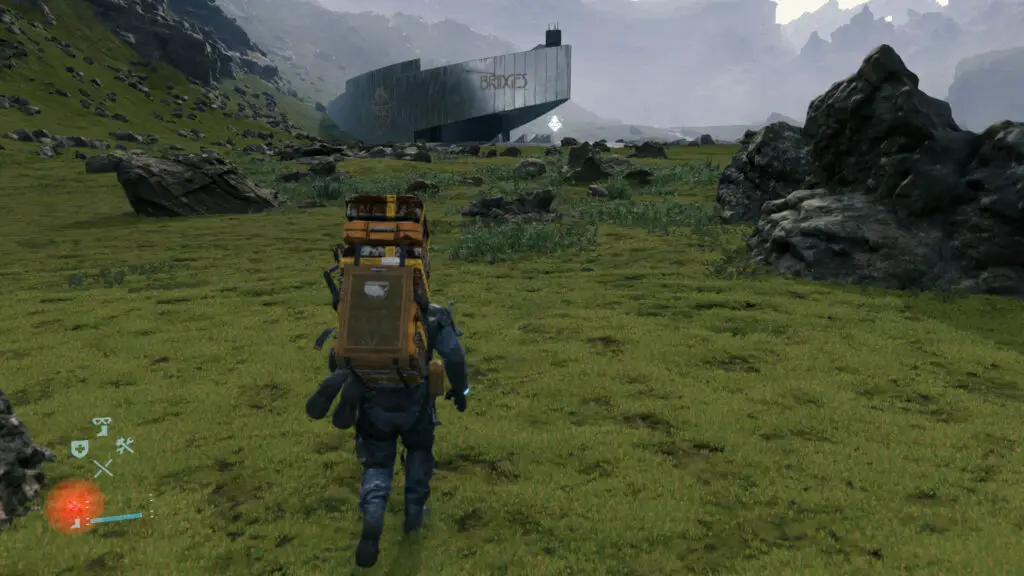This screenshot has width=1024, height=576.
Task: Select the crossed lines weapon icon
Action: [102, 467]
